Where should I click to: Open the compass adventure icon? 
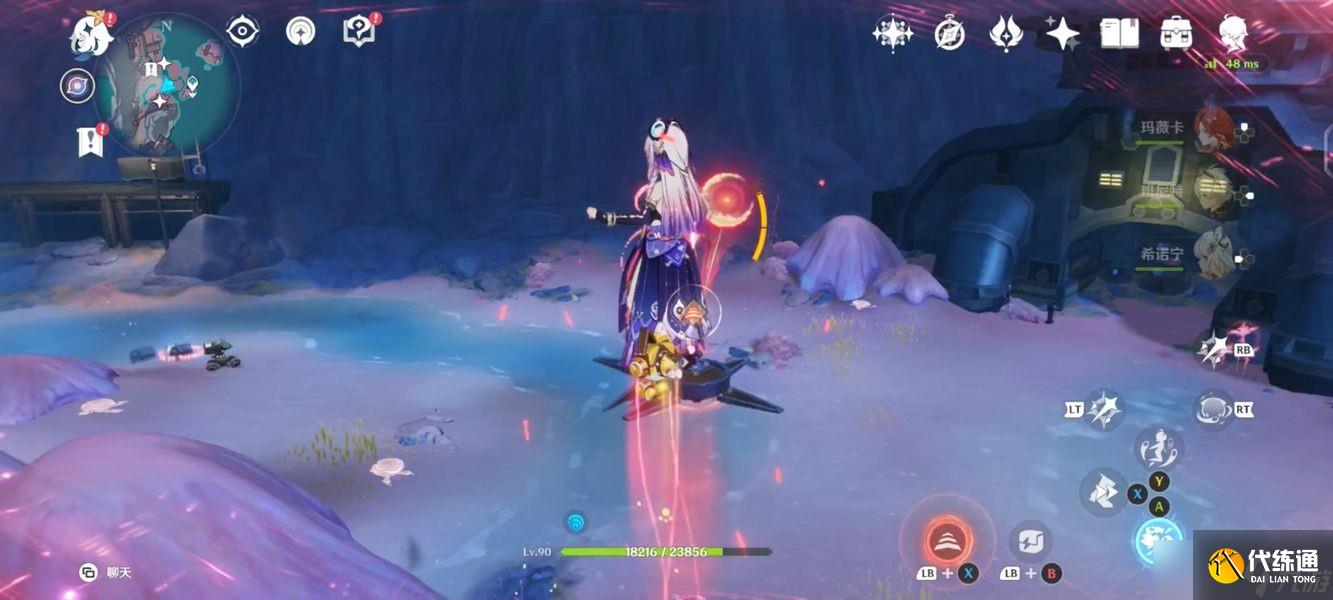(949, 34)
